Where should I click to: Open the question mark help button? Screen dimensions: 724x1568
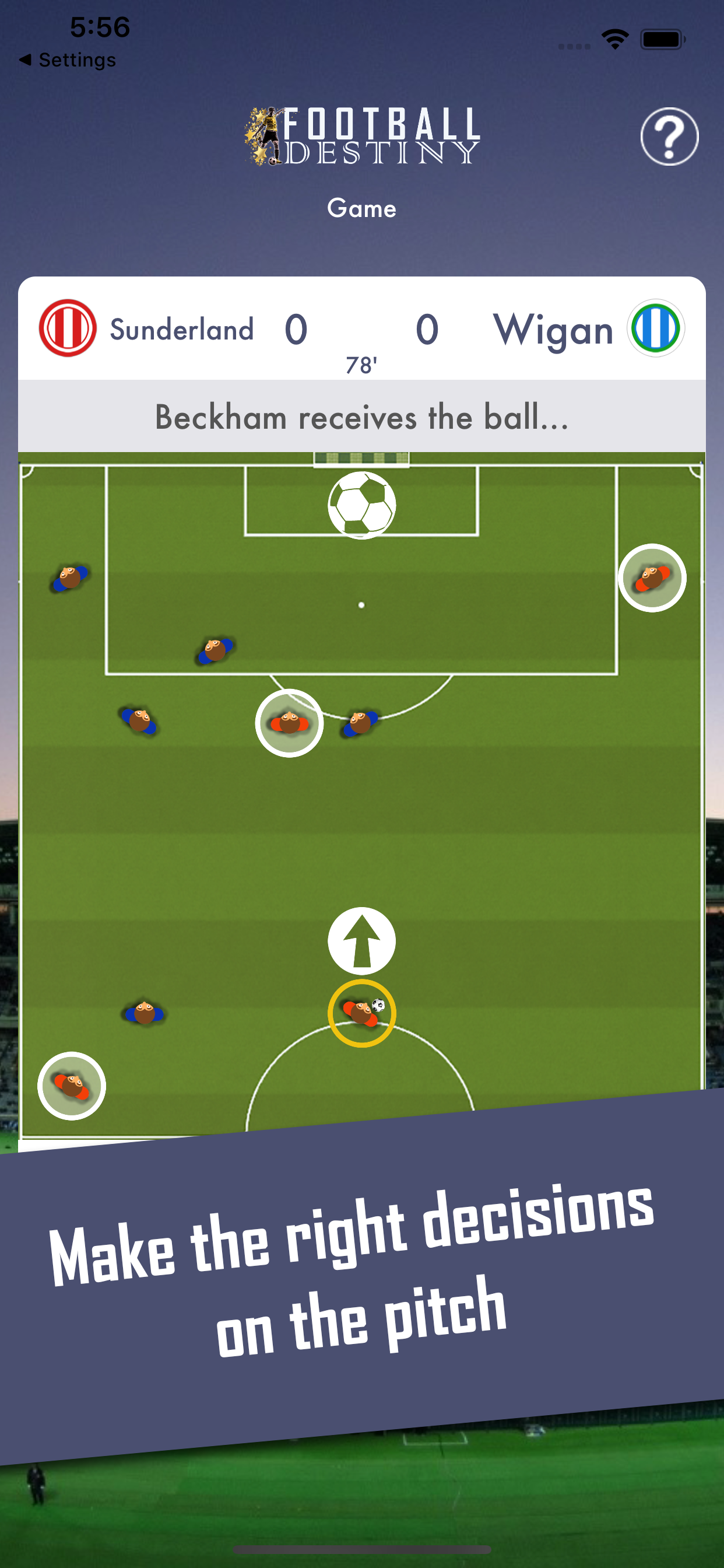(x=669, y=136)
